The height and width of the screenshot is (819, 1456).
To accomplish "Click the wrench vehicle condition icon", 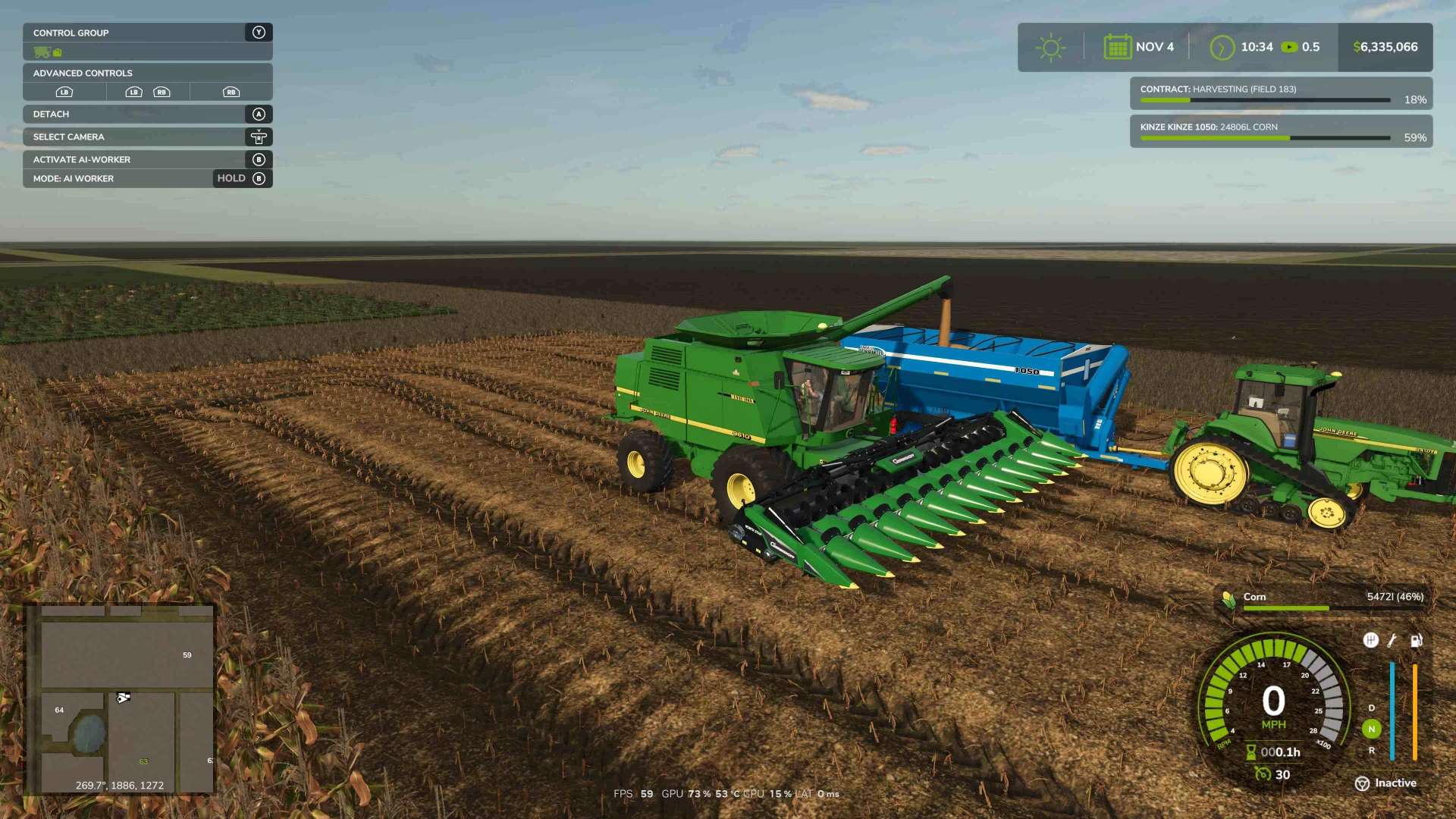I will tap(1391, 641).
